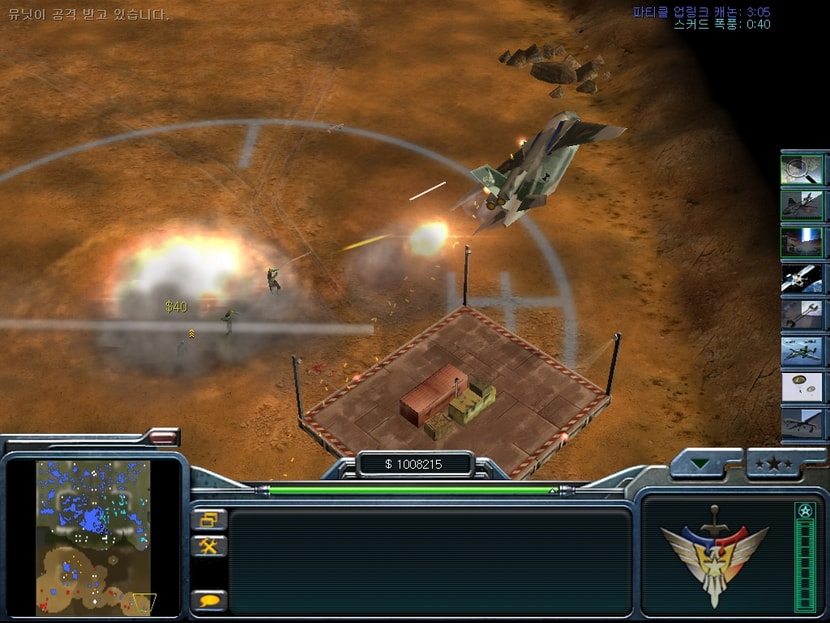Select the stealth bomber strike power
Image resolution: width=830 pixels, height=623 pixels.
tap(802, 206)
